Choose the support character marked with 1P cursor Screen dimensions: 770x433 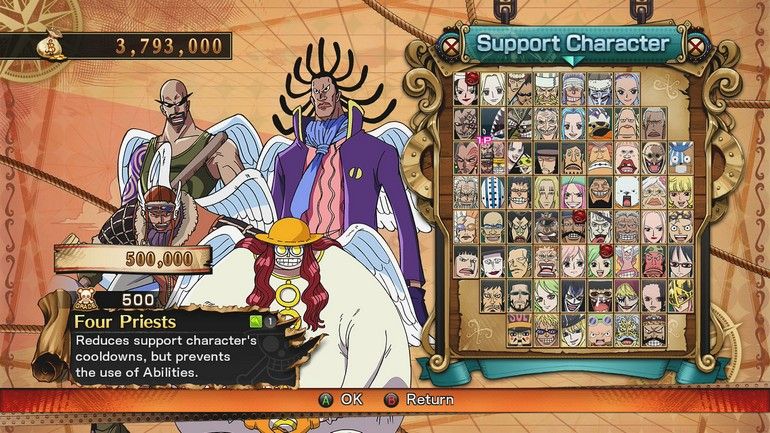point(493,158)
